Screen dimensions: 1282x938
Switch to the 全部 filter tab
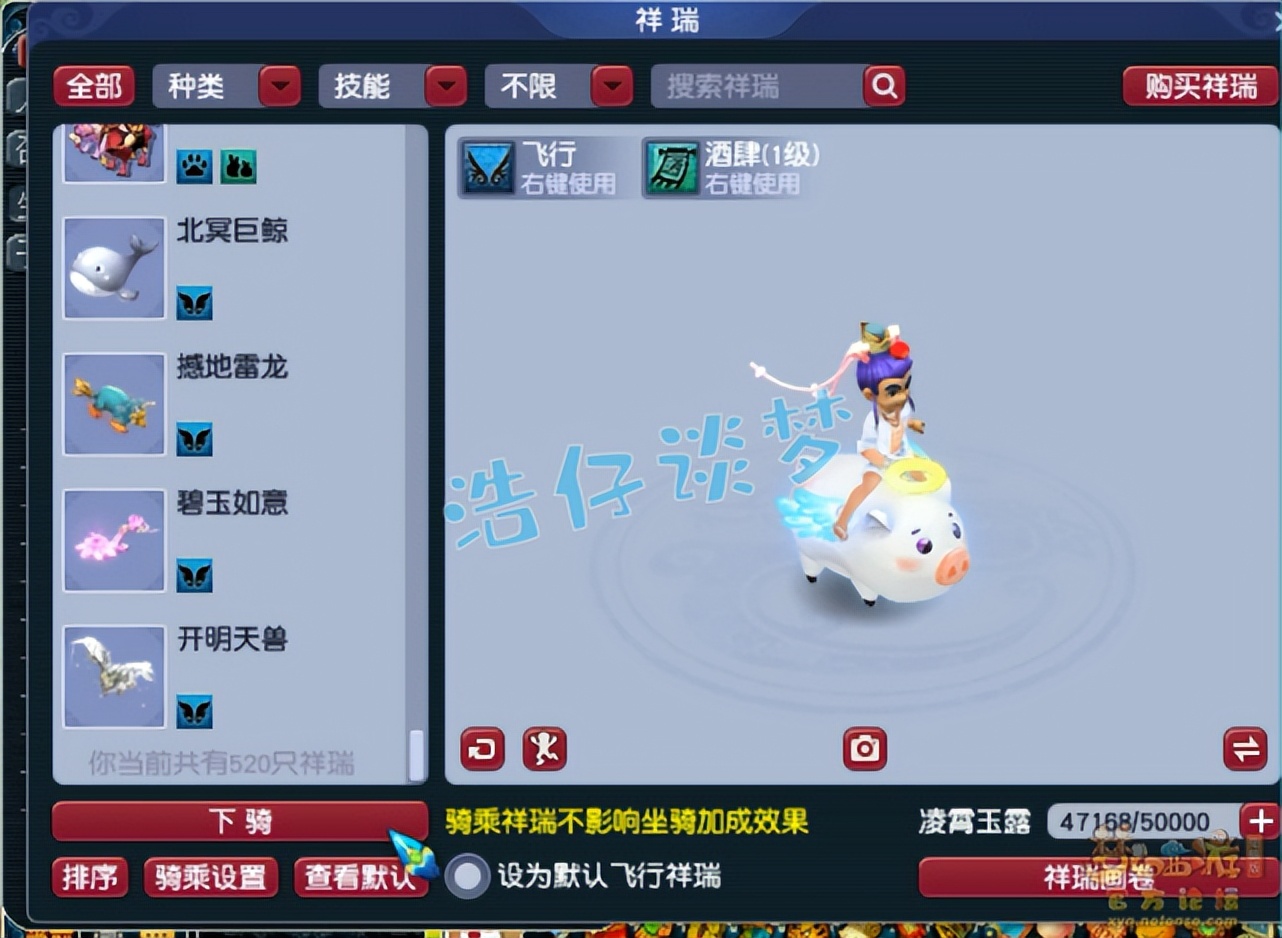point(94,87)
